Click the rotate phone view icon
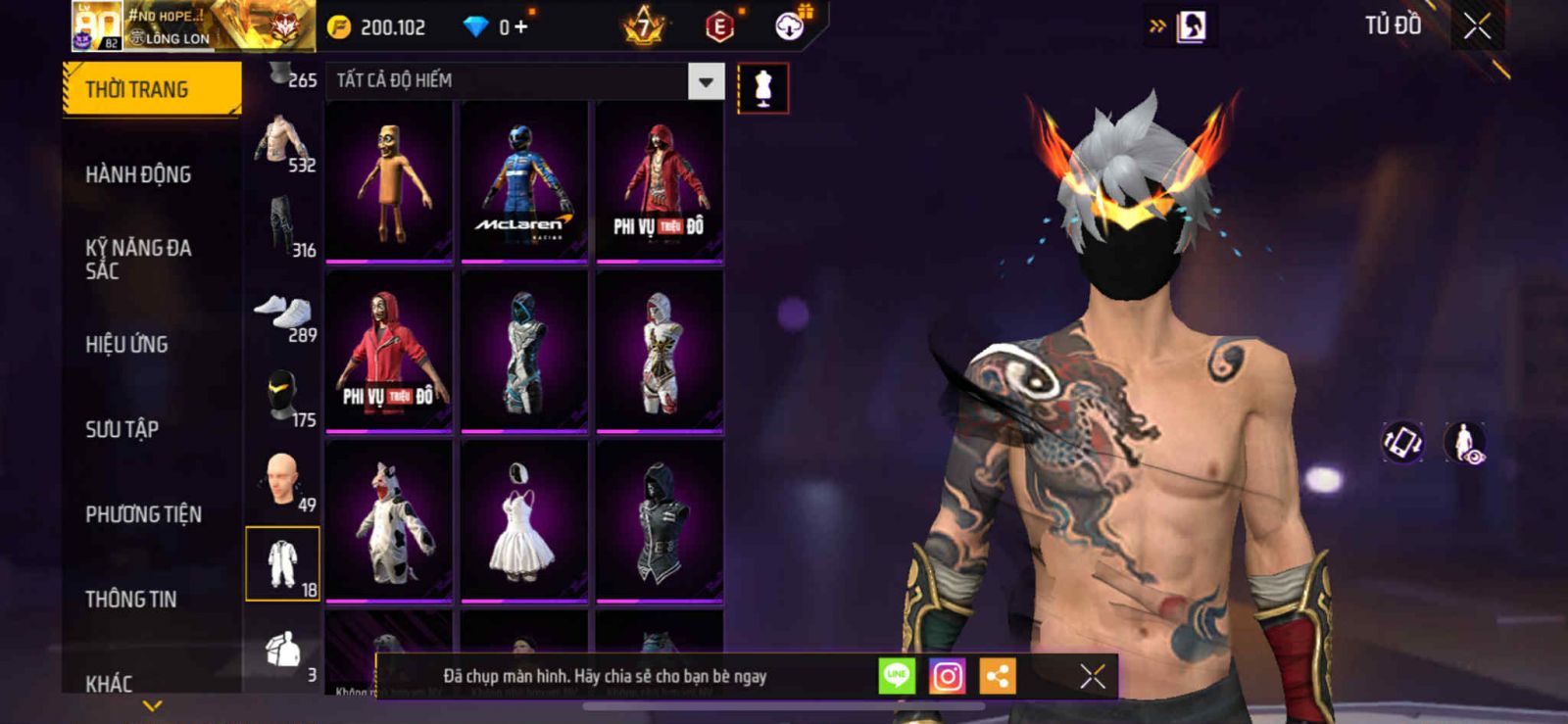Image resolution: width=1568 pixels, height=724 pixels. [1402, 442]
